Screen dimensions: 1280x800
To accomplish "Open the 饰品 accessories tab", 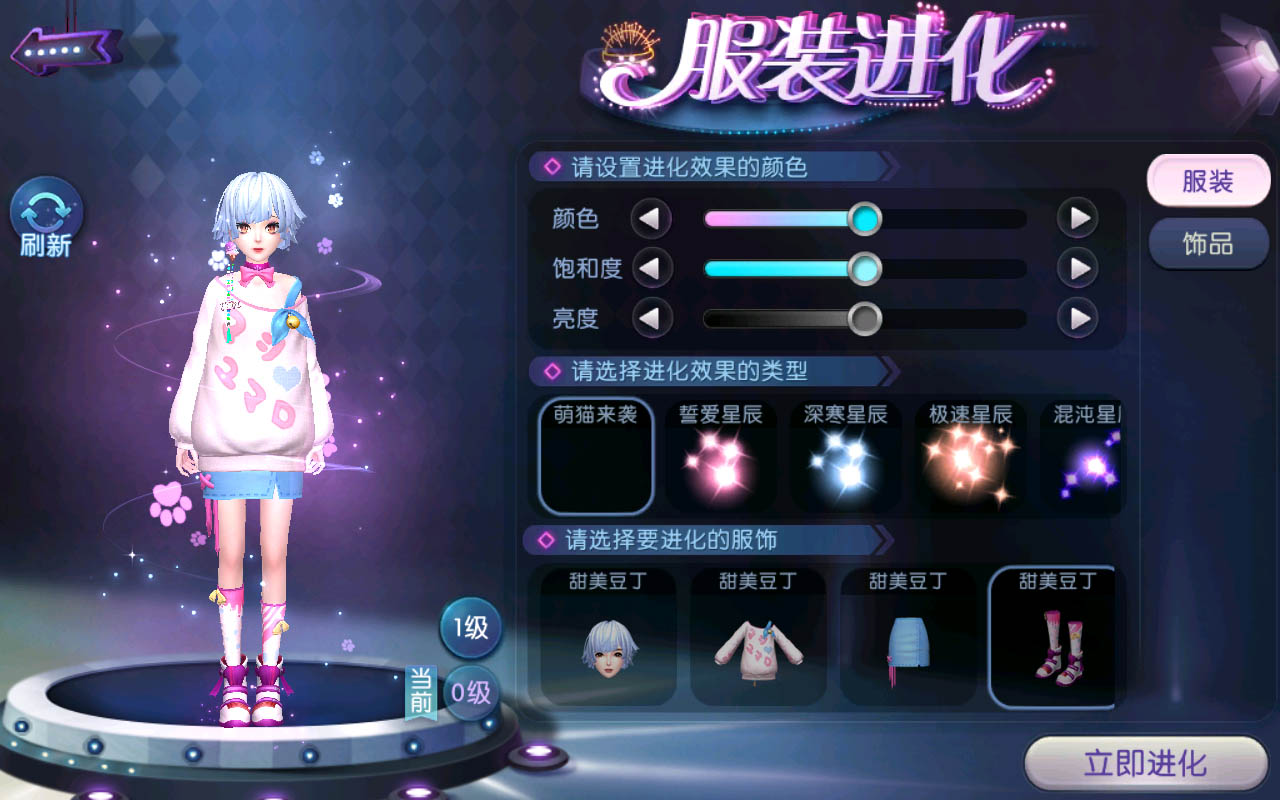I will tap(1208, 244).
